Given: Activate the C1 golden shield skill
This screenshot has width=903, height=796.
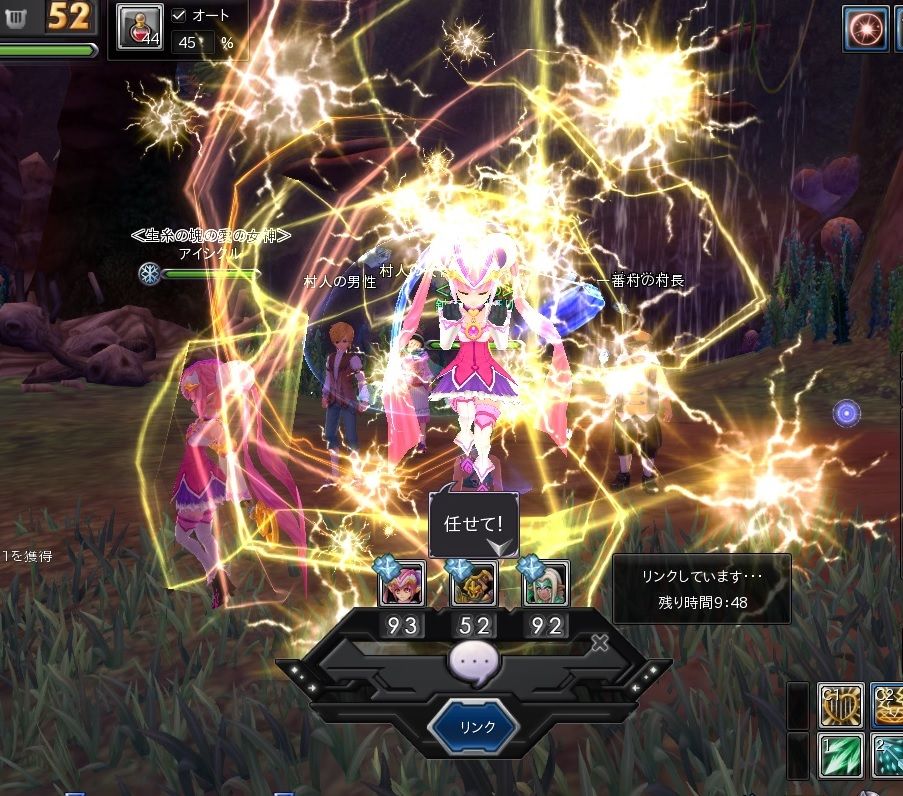Looking at the screenshot, I should [841, 706].
